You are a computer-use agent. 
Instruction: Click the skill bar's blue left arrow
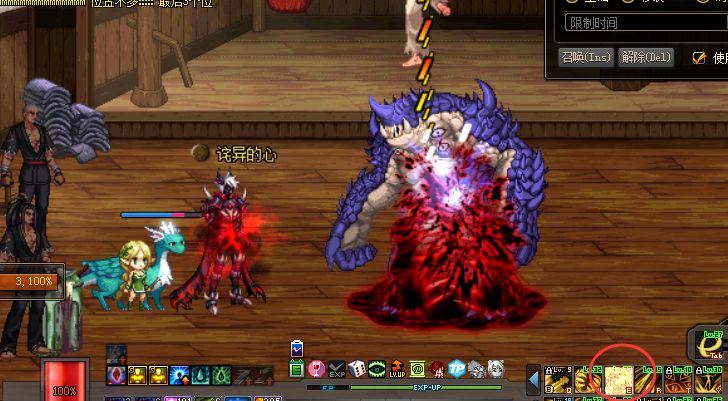pos(534,380)
